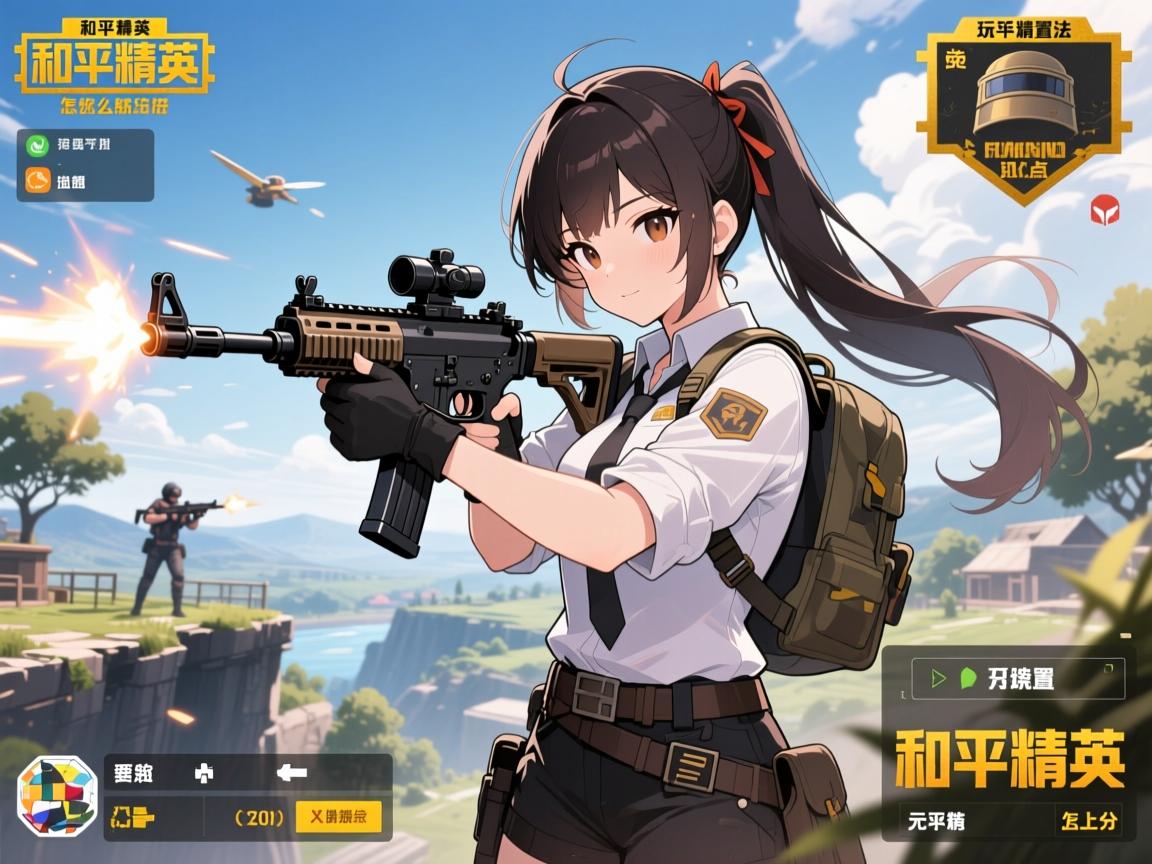Click the yellow dashed-square icon
Viewport: 1152px width, 864px height.
point(132,816)
